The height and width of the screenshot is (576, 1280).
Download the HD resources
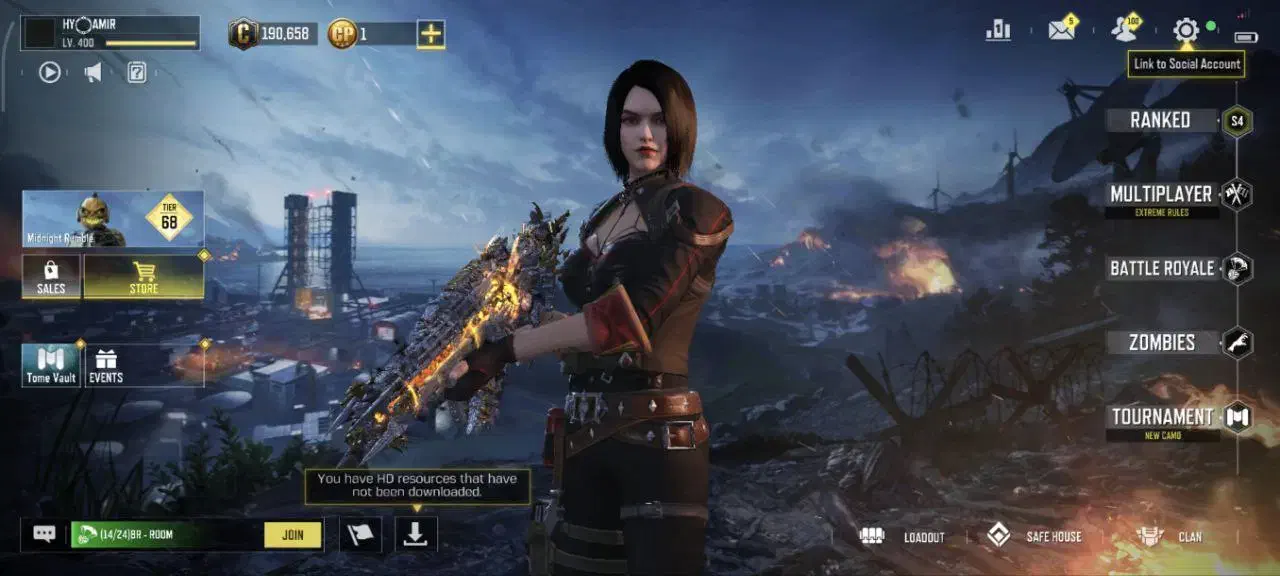(416, 535)
